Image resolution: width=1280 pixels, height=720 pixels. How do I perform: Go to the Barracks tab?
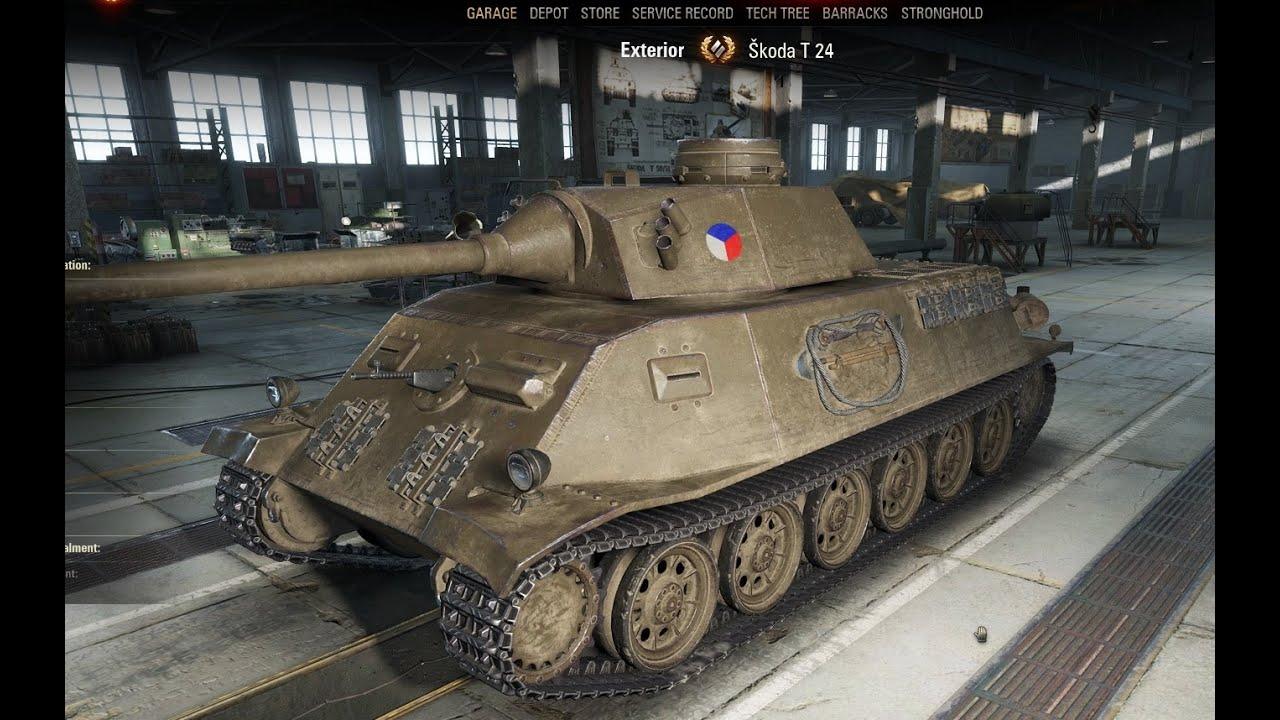point(855,13)
